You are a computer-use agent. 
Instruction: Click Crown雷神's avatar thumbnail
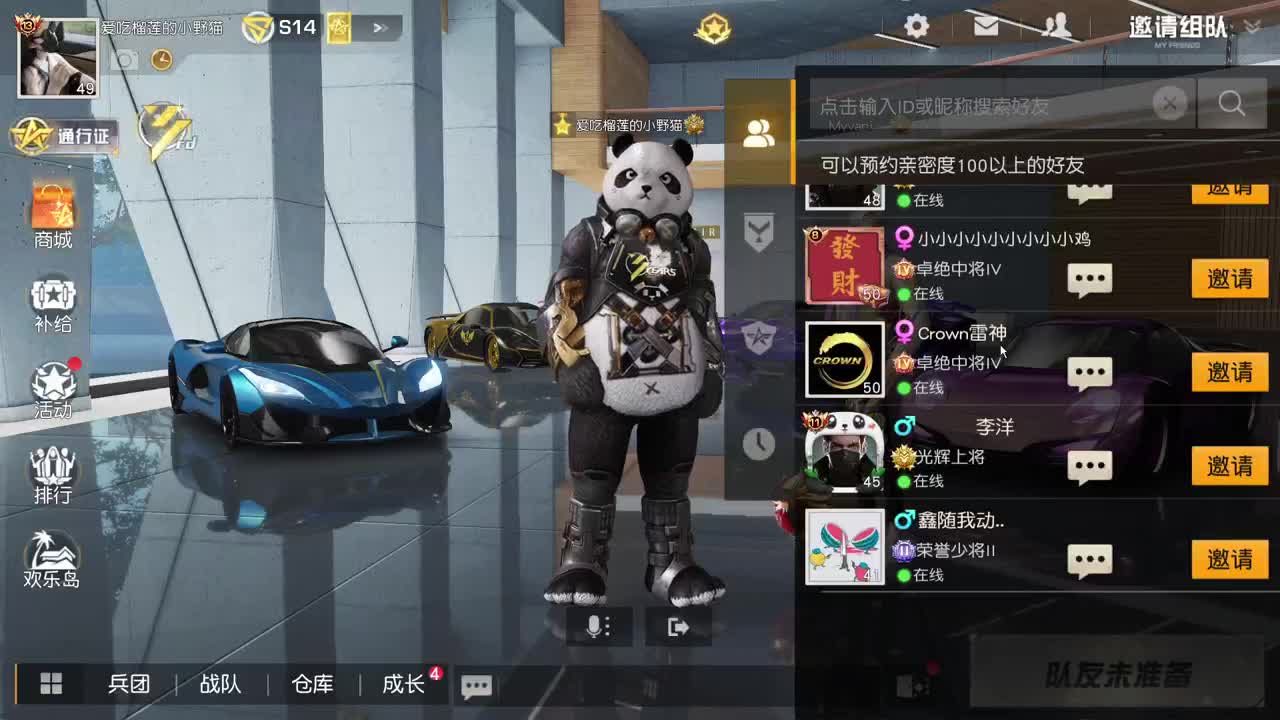843,359
